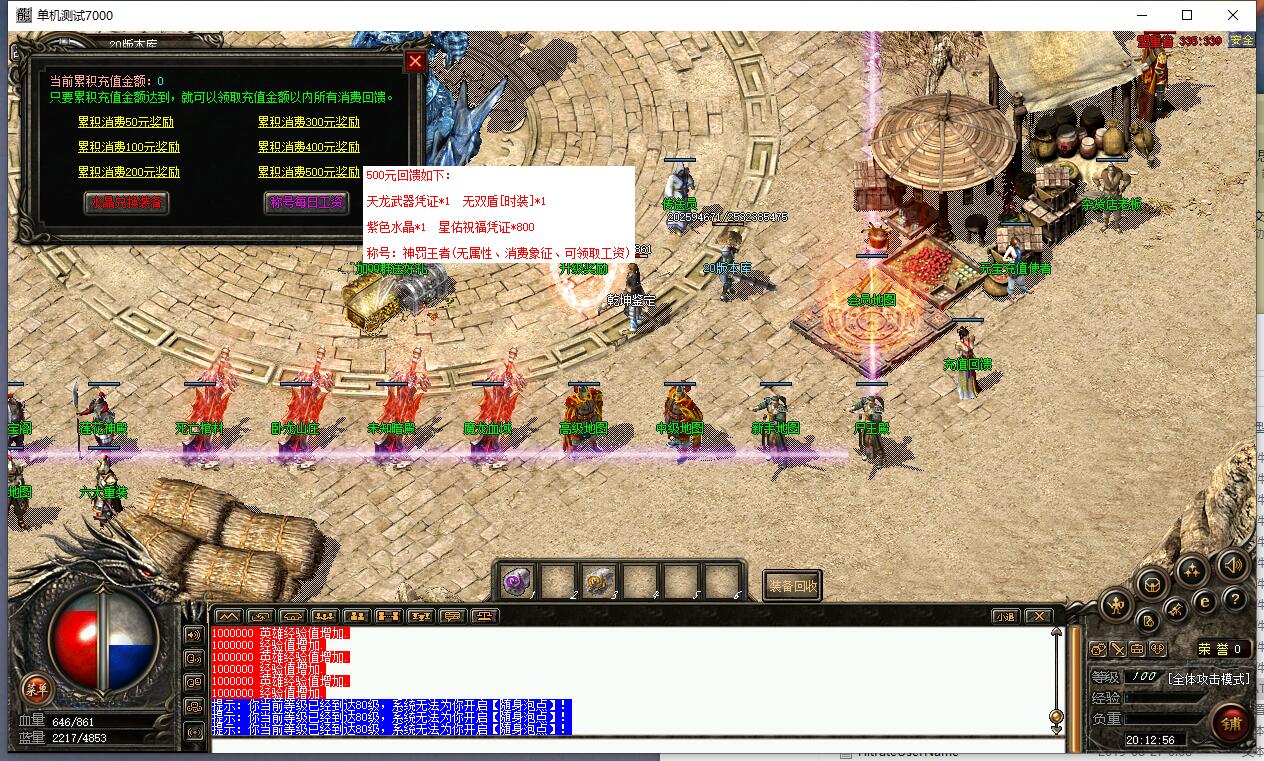Claim daily wage via 称号每日工资 button
The height and width of the screenshot is (761, 1264).
[x=306, y=203]
